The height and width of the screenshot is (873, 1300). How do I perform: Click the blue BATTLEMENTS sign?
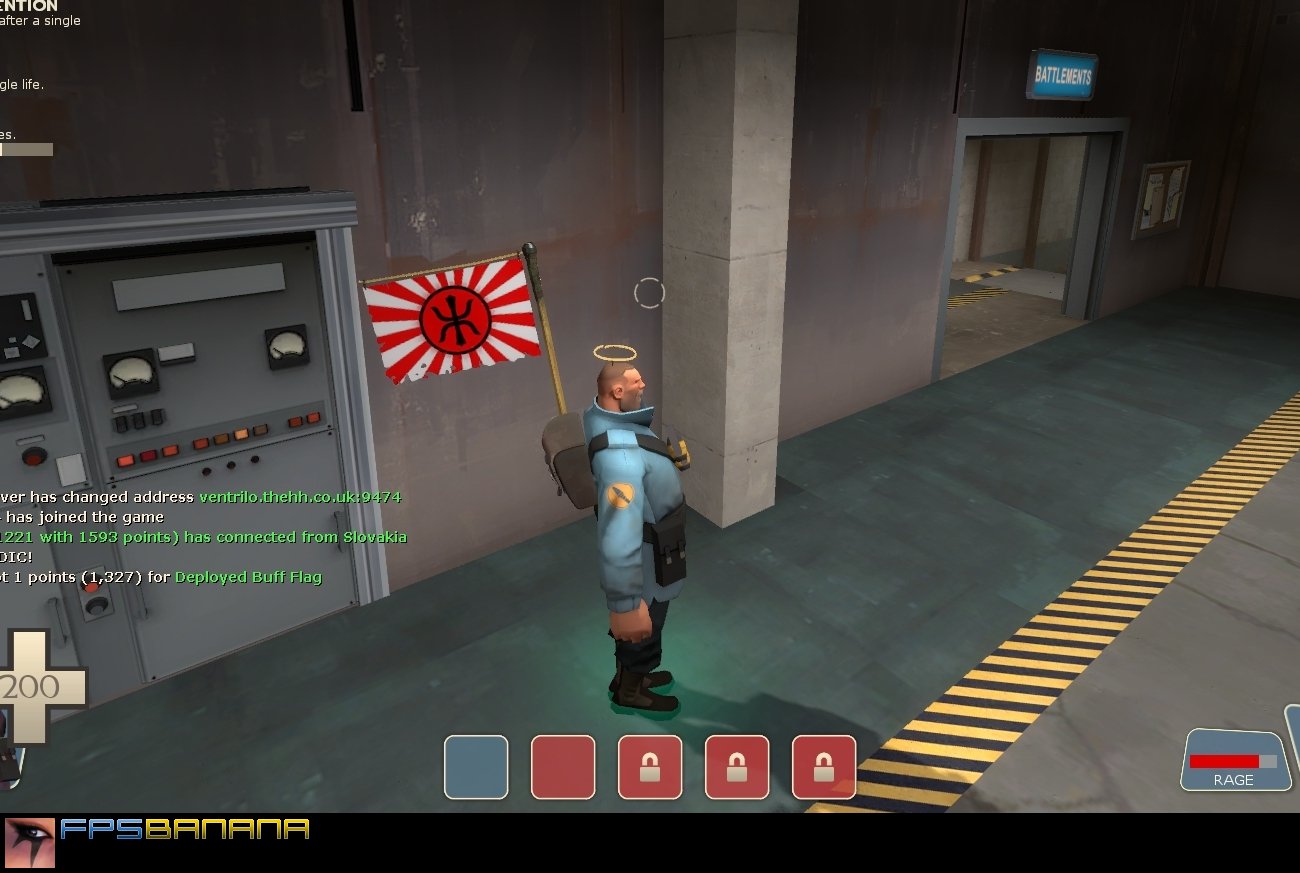click(x=1063, y=73)
